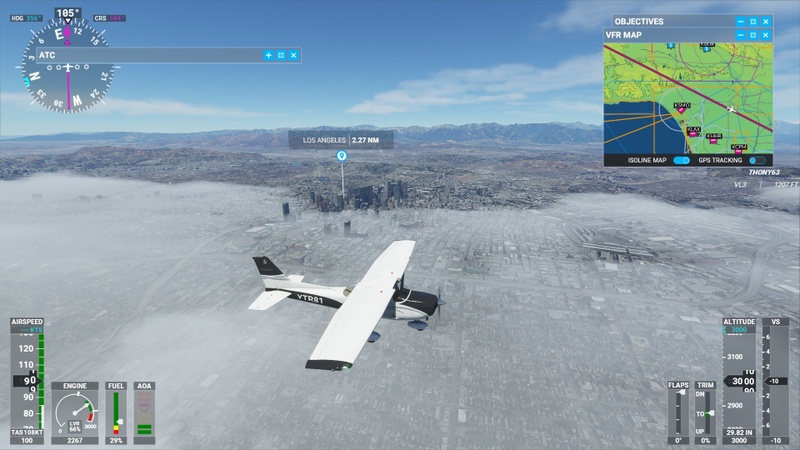Toggle the Isoline Map switch
This screenshot has height=450, width=800.
(682, 160)
